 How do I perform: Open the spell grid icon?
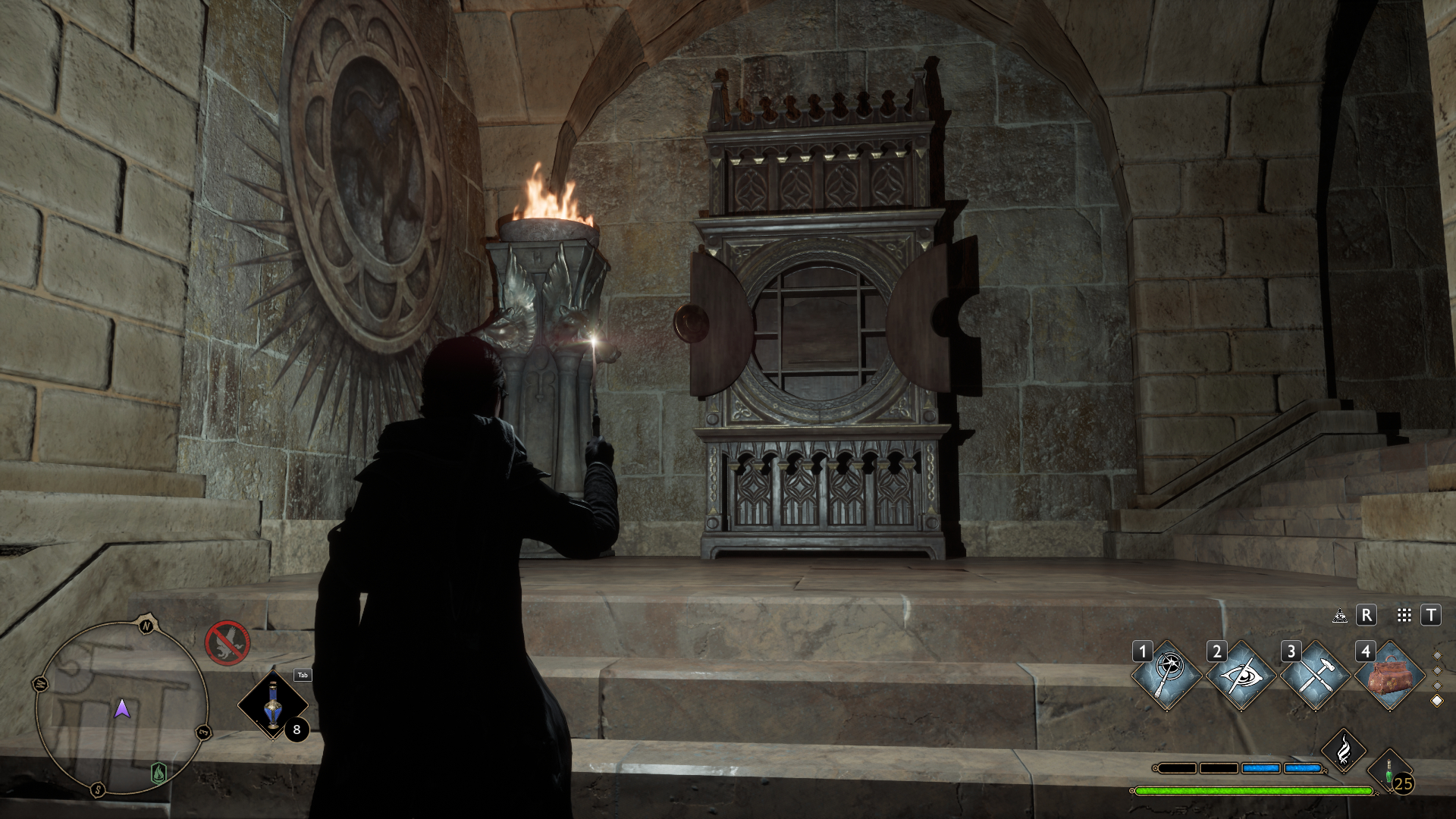[x=1404, y=616]
